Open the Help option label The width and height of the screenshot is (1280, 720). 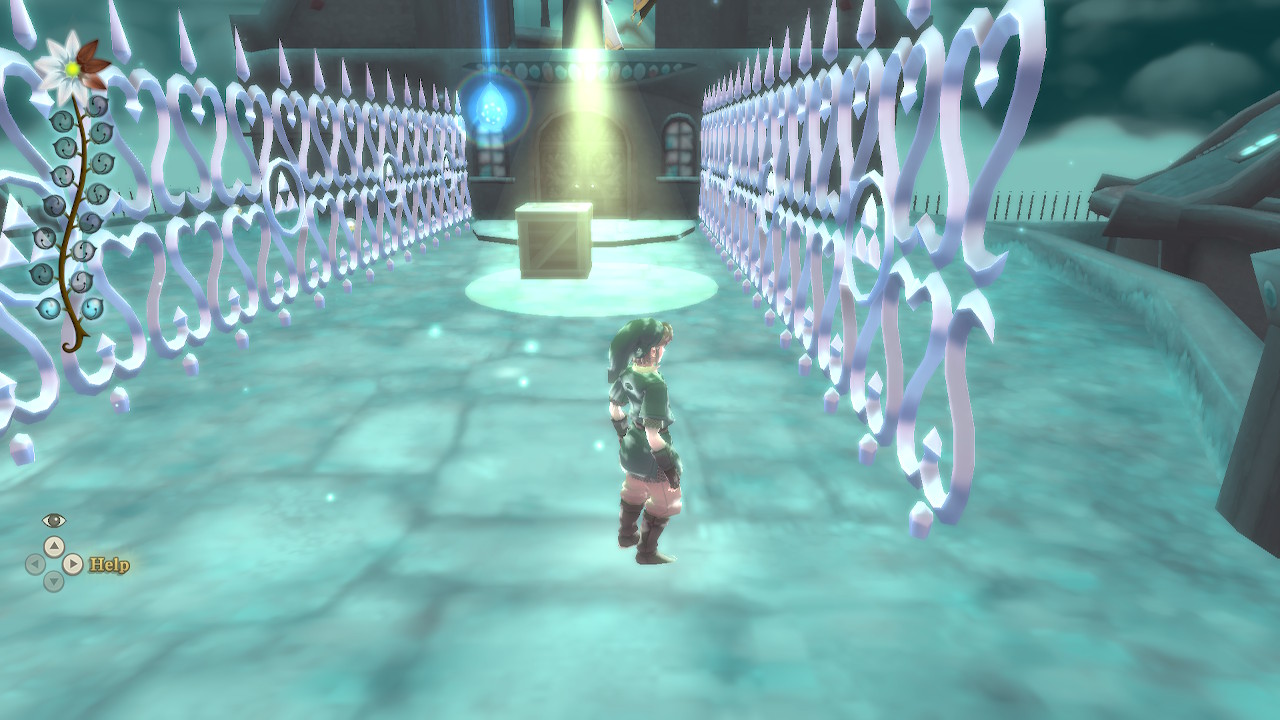click(109, 565)
